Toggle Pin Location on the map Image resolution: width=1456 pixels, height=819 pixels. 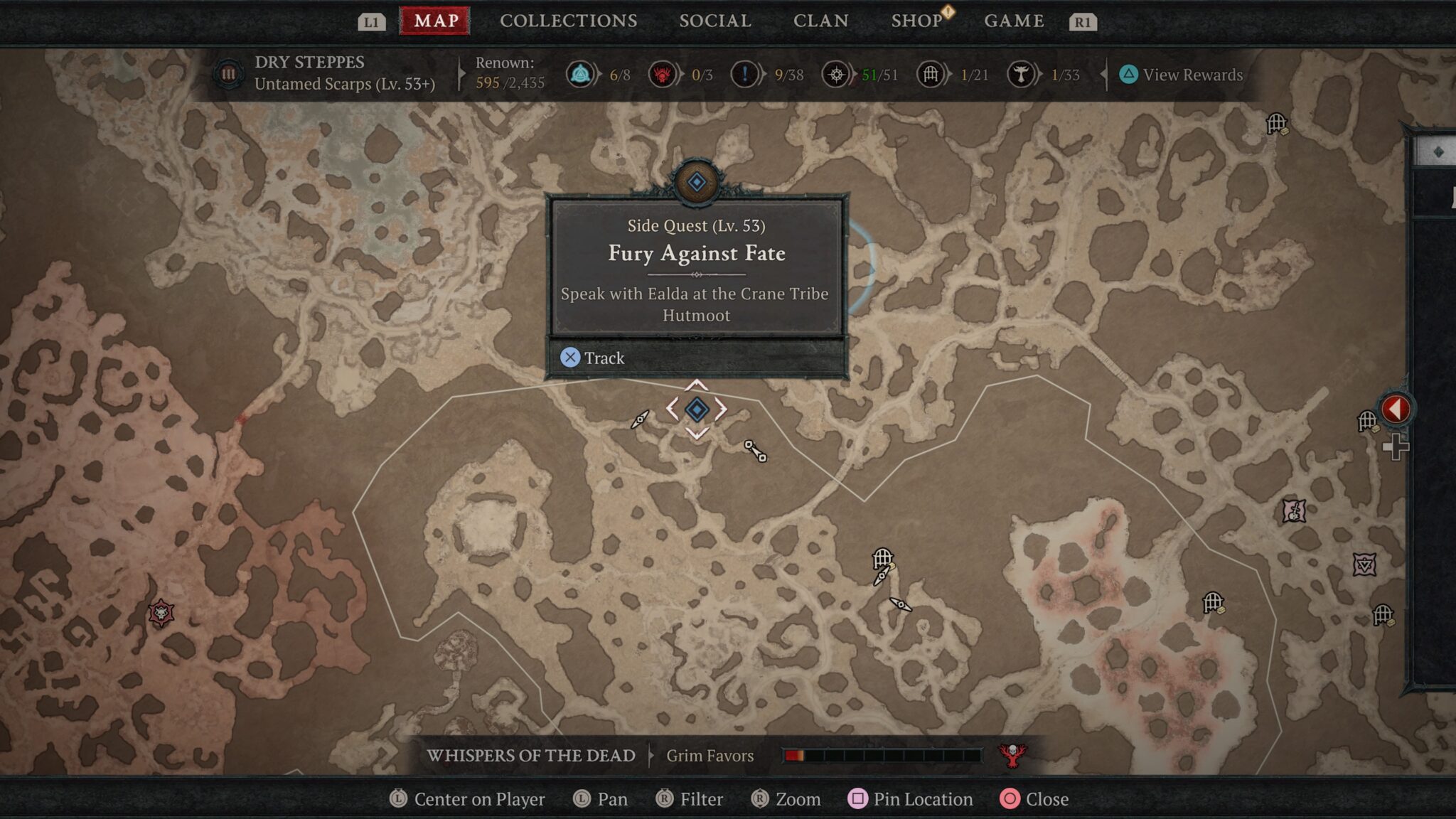click(x=911, y=799)
